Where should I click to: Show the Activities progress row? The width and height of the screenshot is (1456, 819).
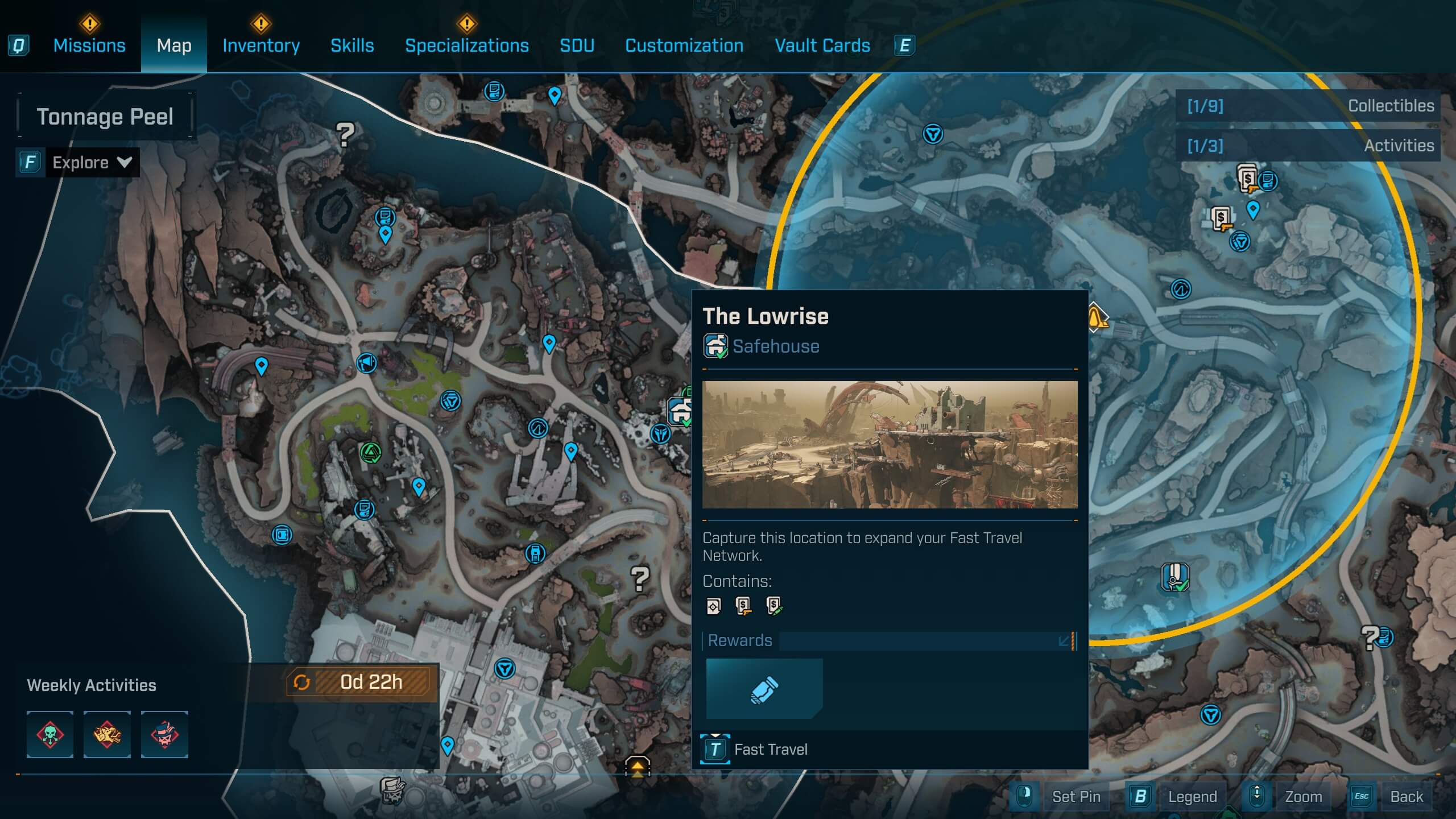[1308, 146]
